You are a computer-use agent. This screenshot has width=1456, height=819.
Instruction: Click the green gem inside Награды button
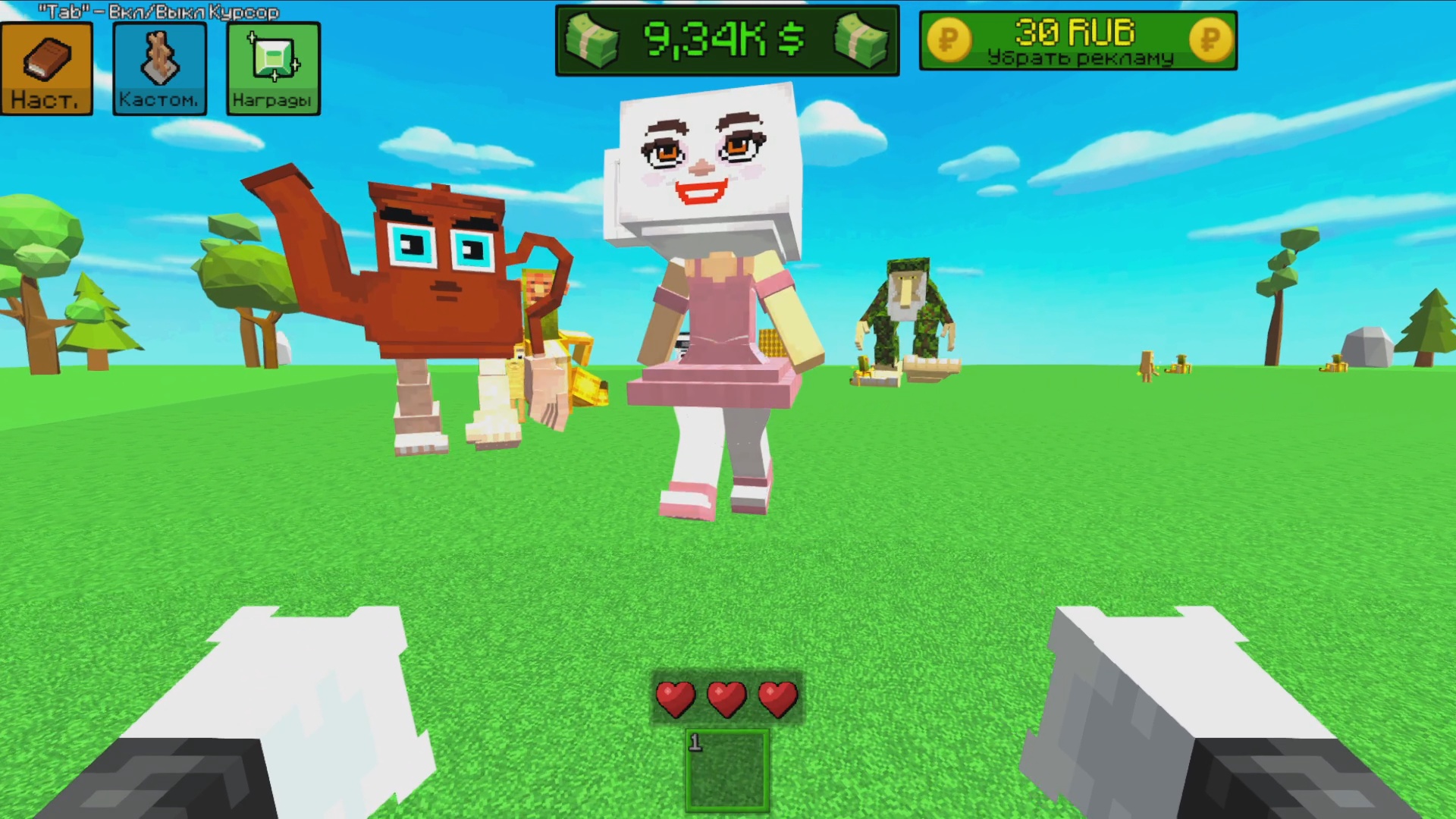point(273,57)
